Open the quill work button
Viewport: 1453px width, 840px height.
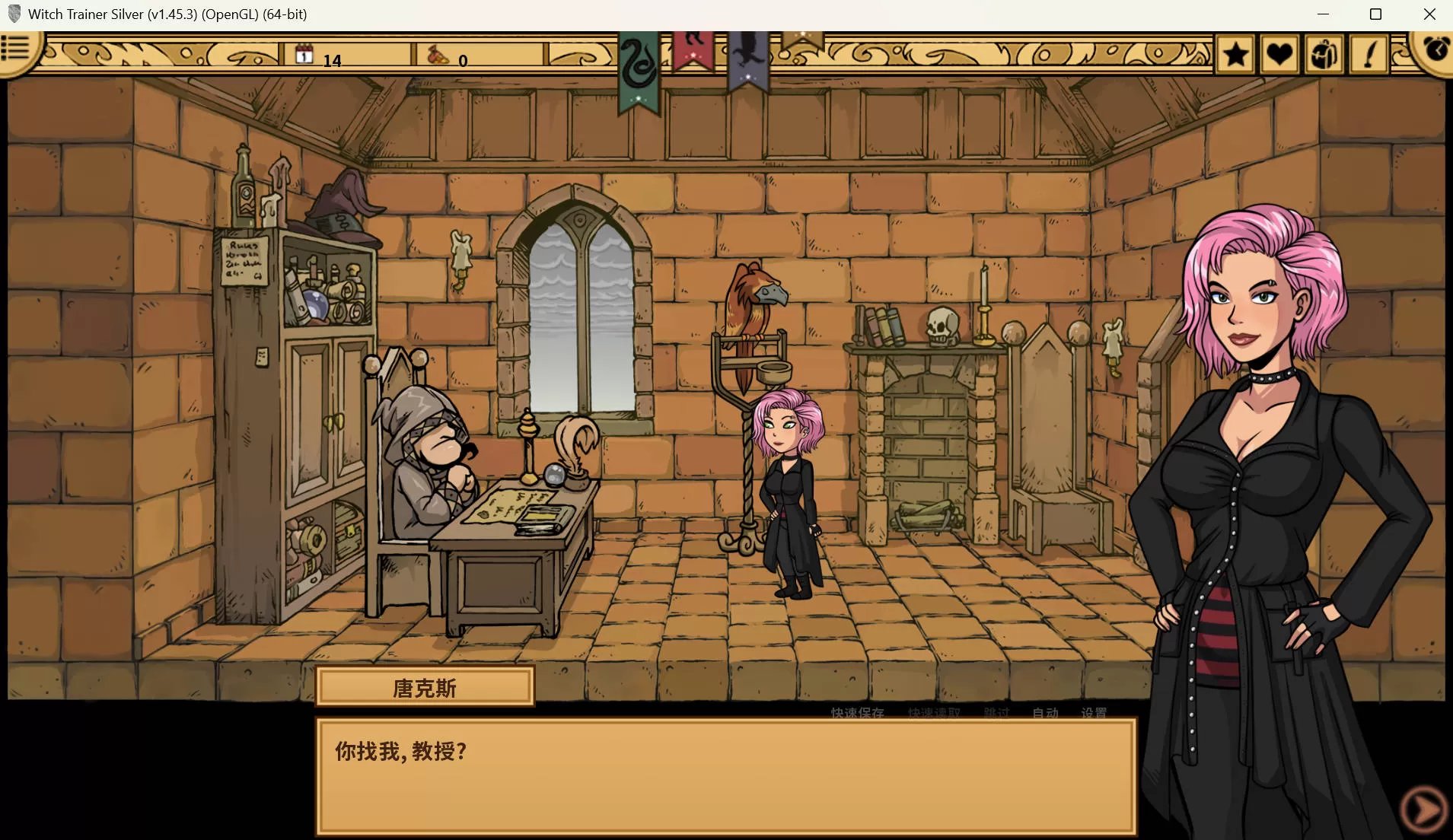tap(1369, 54)
